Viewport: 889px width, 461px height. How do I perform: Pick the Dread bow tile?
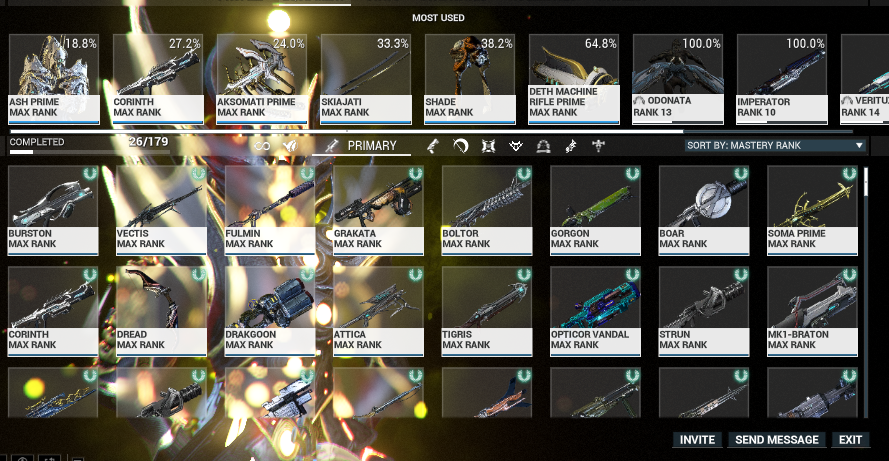[161, 310]
